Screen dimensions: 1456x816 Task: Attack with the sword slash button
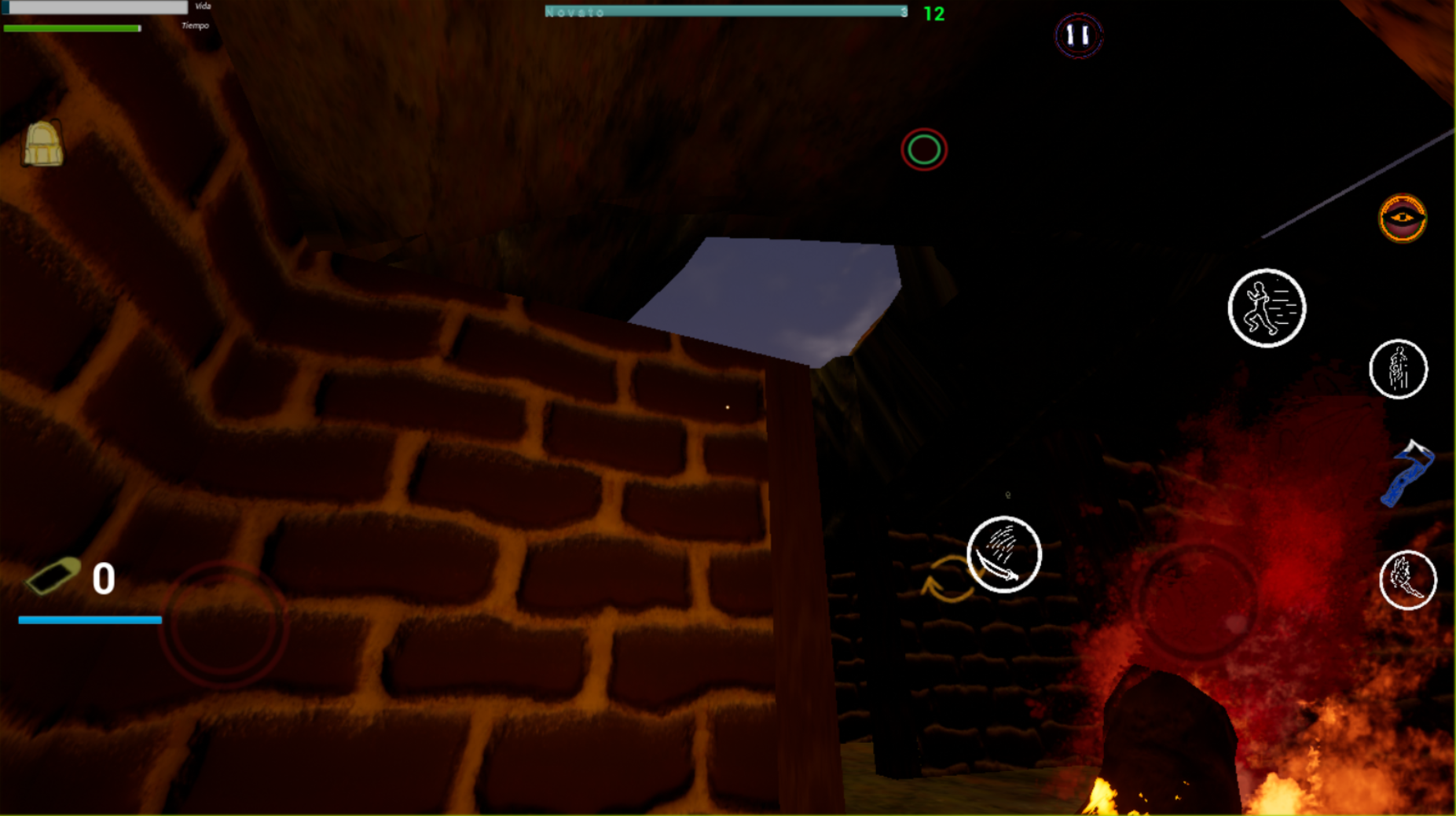tap(1003, 554)
